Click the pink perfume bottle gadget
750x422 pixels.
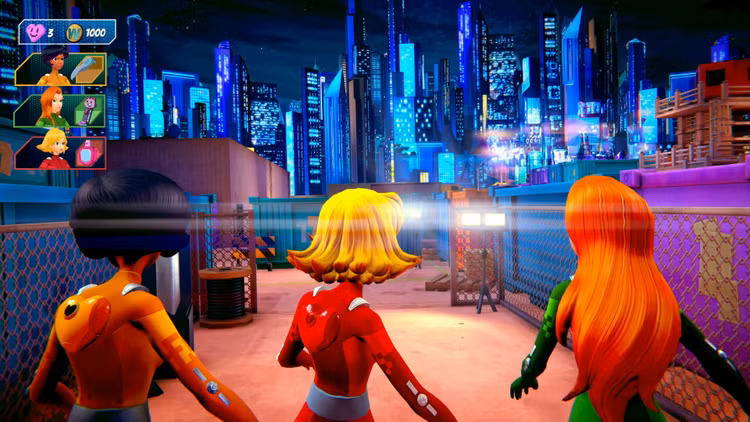[88, 152]
